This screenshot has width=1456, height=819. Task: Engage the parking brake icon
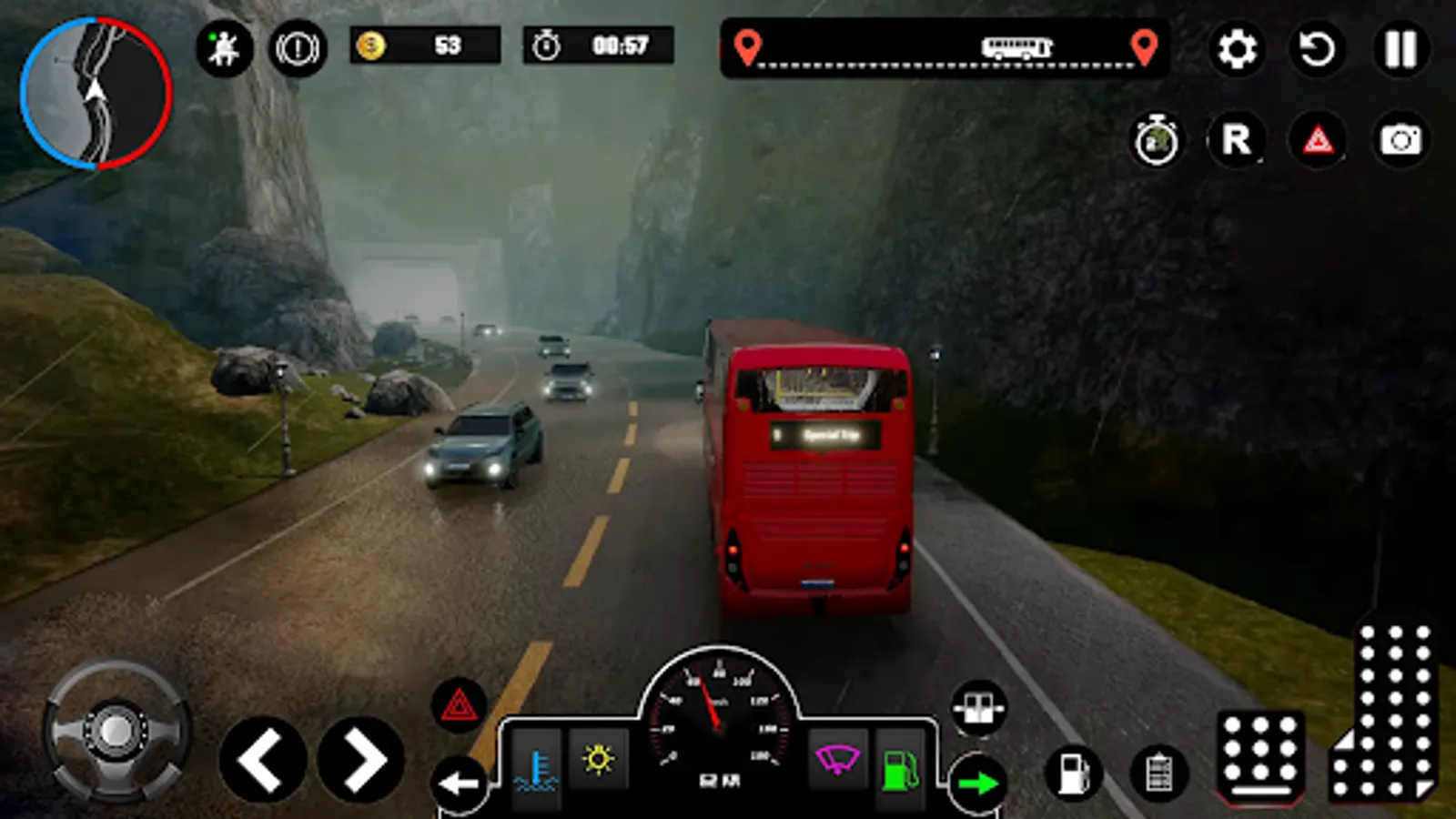[x=298, y=47]
